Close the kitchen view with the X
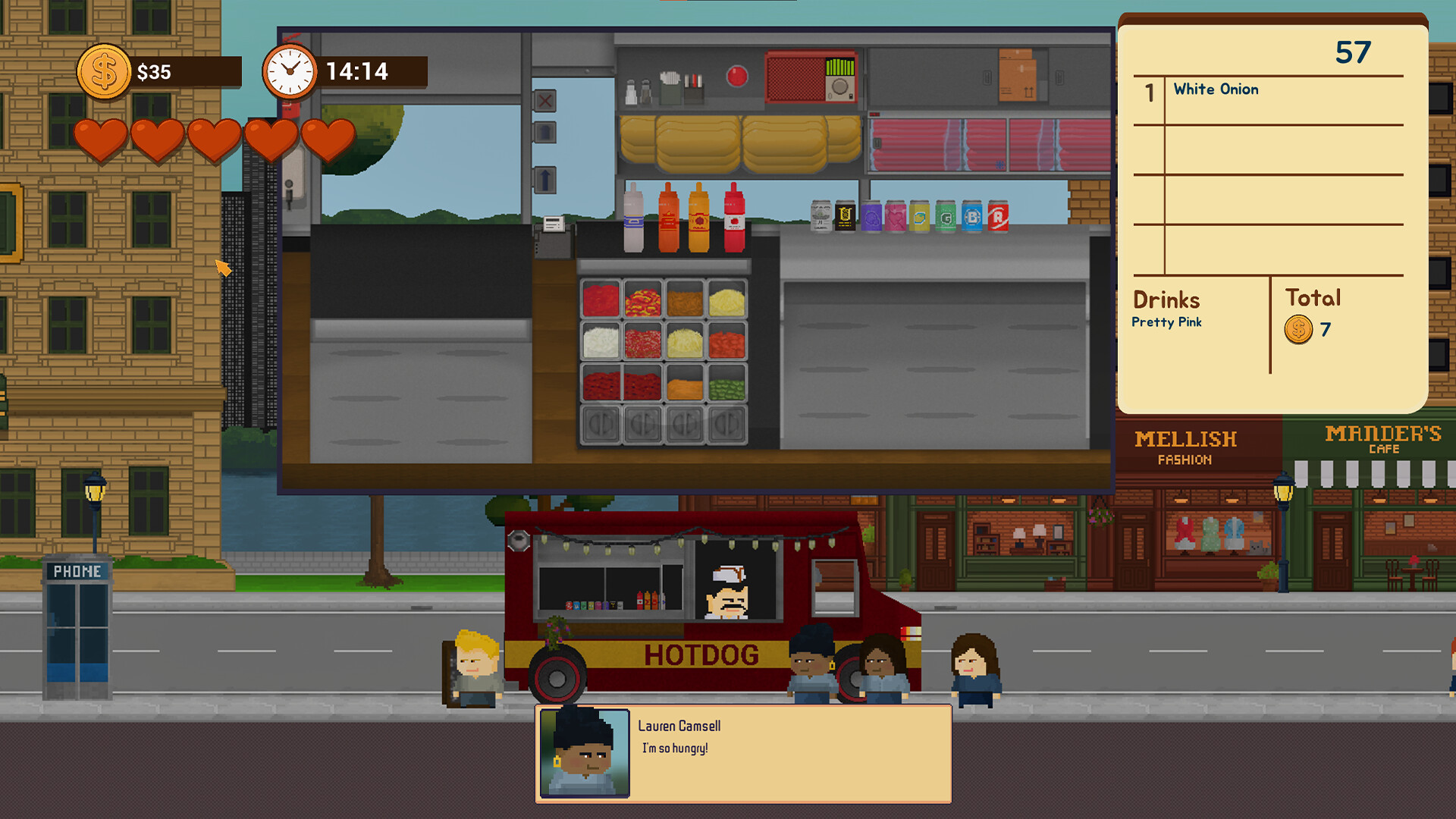 pyautogui.click(x=545, y=101)
